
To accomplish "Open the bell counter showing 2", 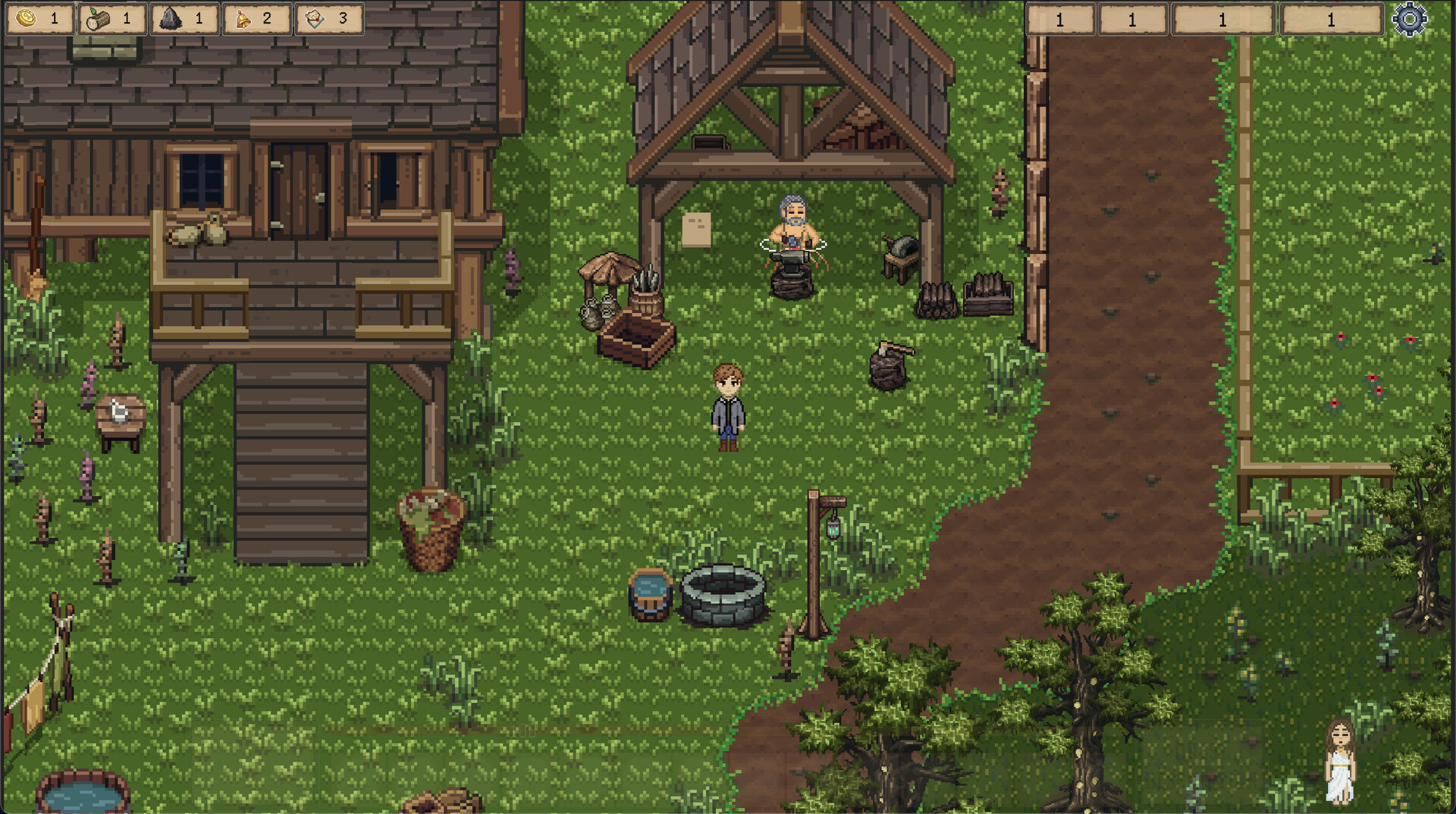I will pos(241,19).
